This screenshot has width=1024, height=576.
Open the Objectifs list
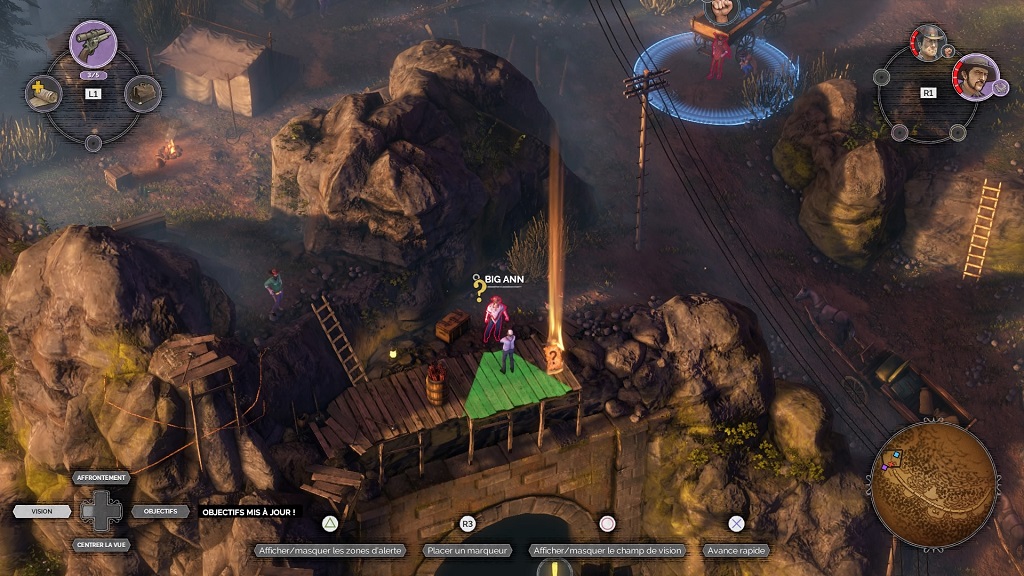click(160, 511)
